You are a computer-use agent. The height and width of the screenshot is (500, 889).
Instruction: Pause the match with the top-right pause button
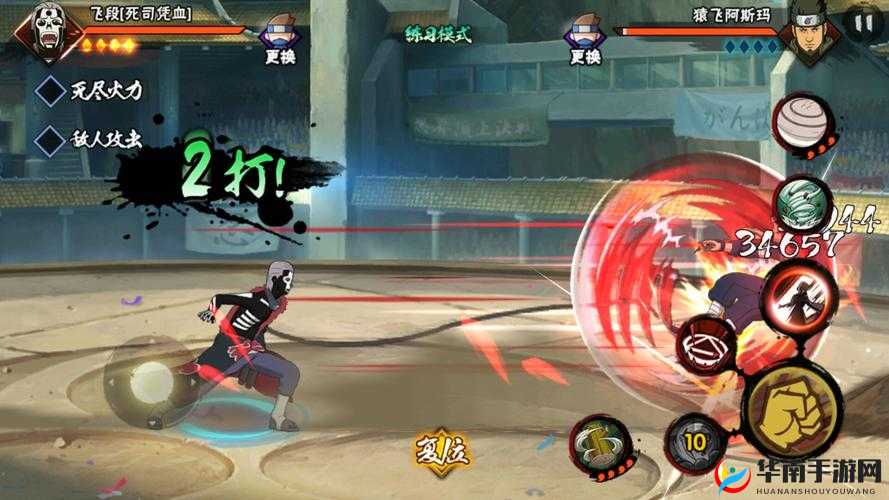point(860,24)
